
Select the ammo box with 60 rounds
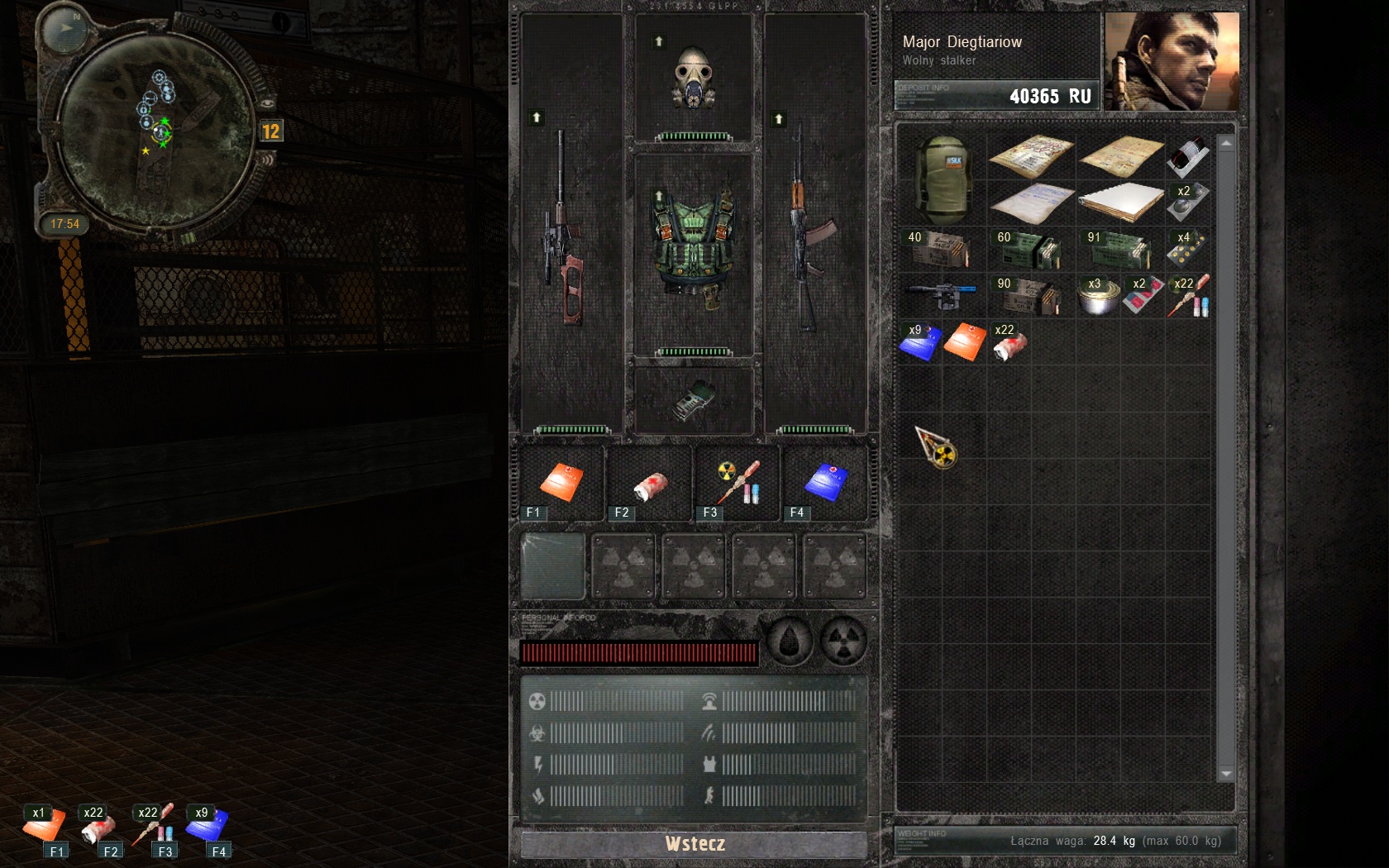coord(1029,249)
